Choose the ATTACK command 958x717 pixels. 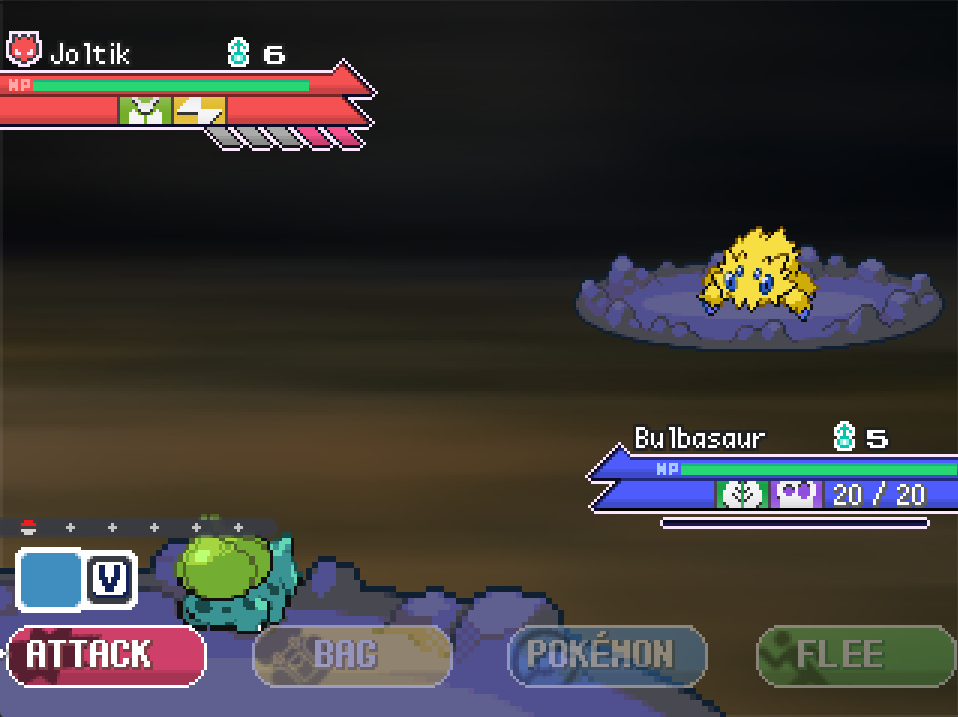point(106,655)
